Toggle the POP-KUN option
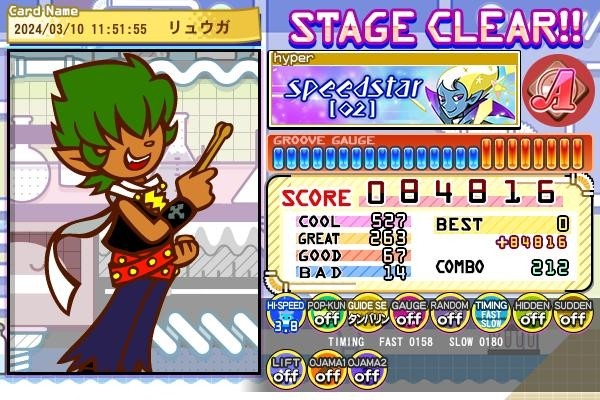Screen dimensions: 600x400 click(327, 316)
